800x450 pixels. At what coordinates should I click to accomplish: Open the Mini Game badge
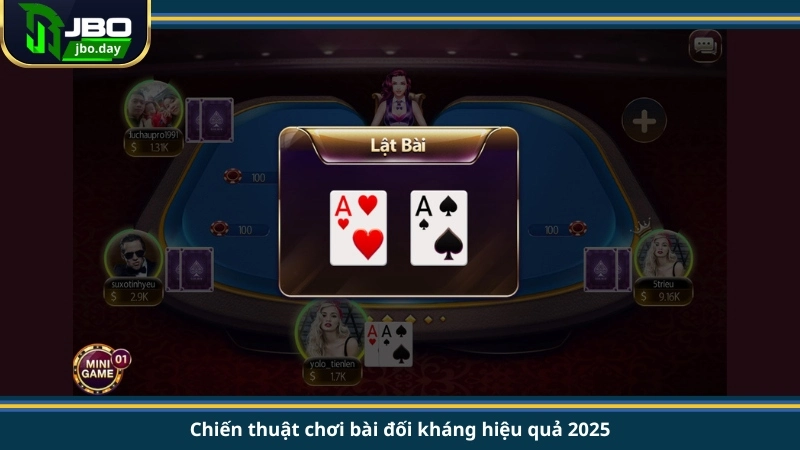(99, 367)
